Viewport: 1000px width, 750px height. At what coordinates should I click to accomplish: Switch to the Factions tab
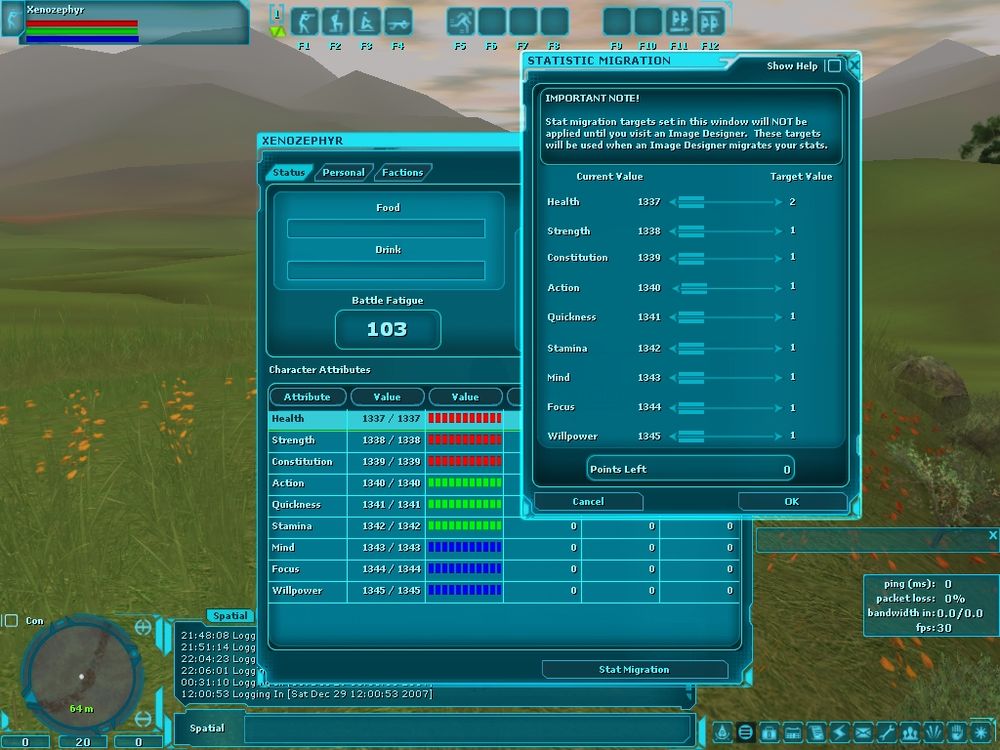[x=402, y=172]
